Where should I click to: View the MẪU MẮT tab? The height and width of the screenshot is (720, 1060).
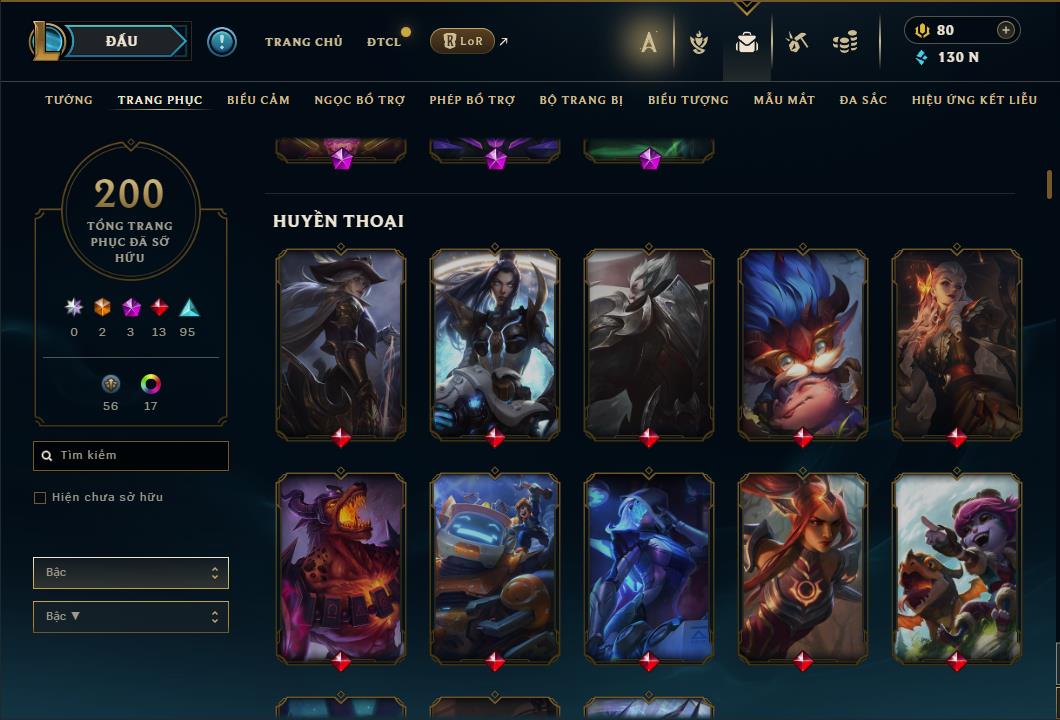784,100
